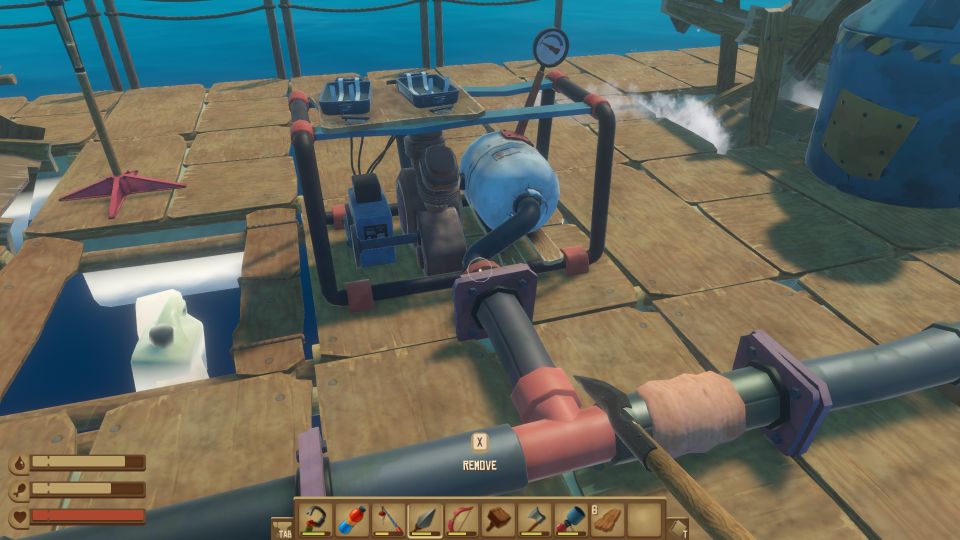Equip the red bow
This screenshot has width=960, height=540.
click(461, 519)
